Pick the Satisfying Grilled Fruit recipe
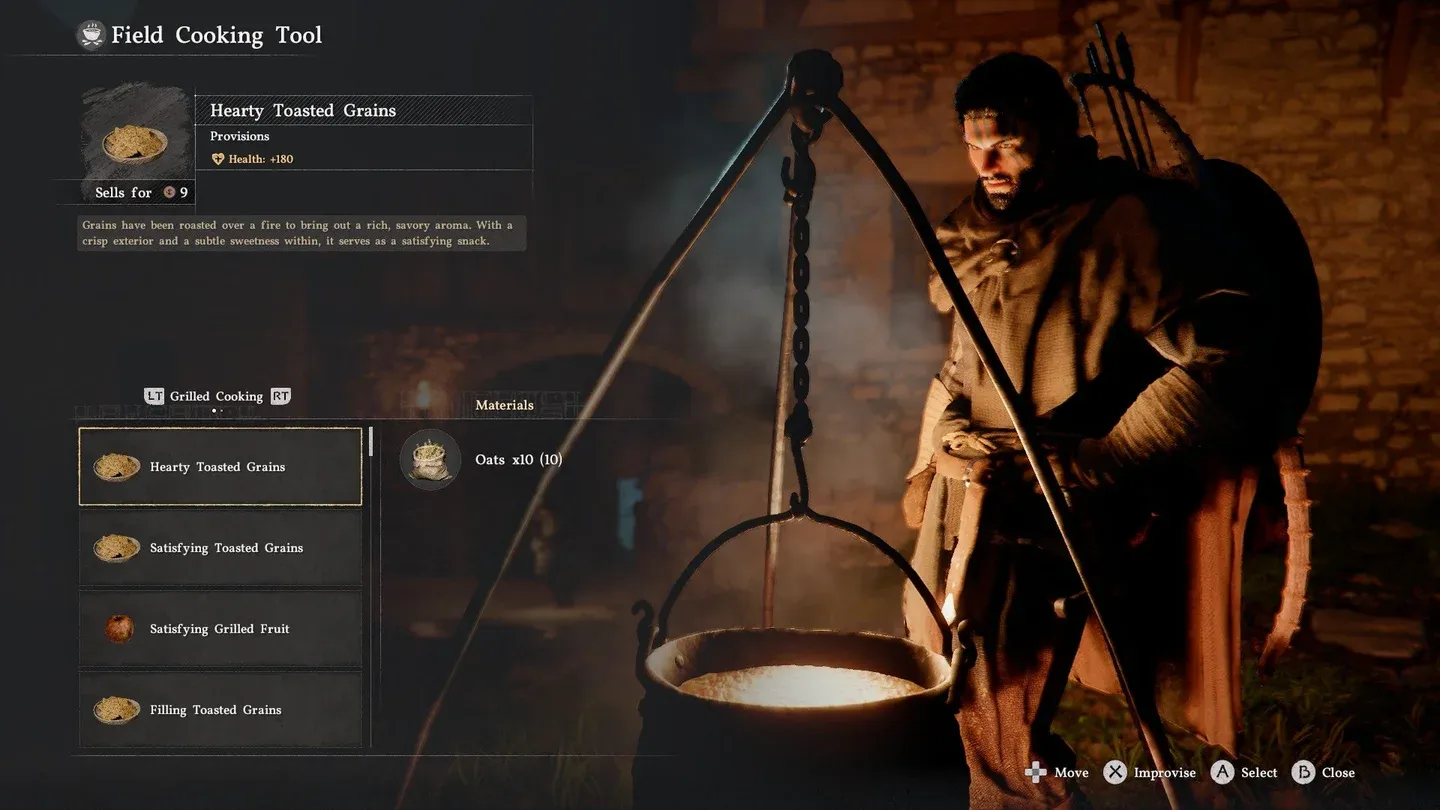 (x=220, y=629)
